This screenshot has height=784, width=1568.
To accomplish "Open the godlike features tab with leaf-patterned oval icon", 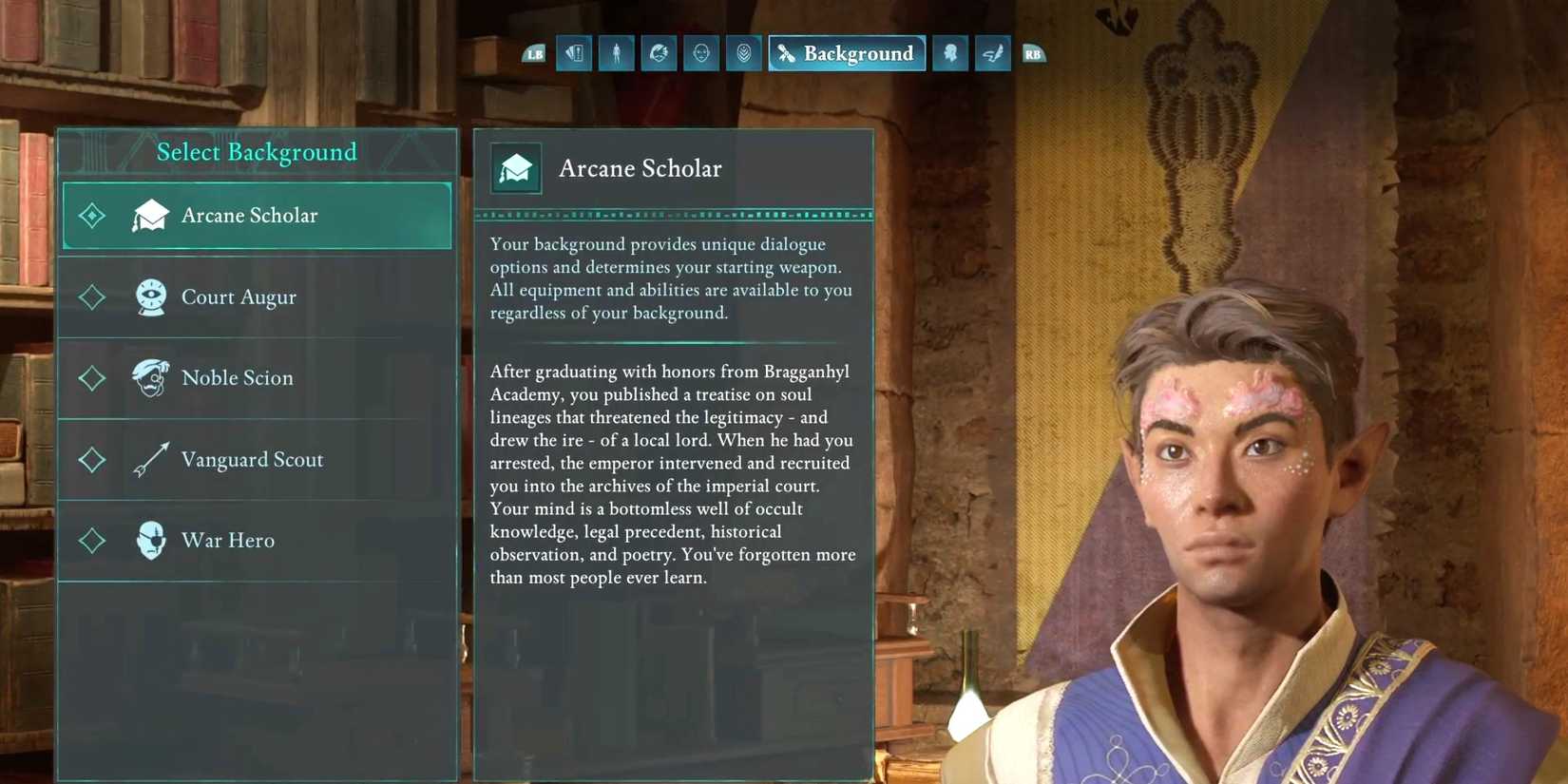I will 743,54.
